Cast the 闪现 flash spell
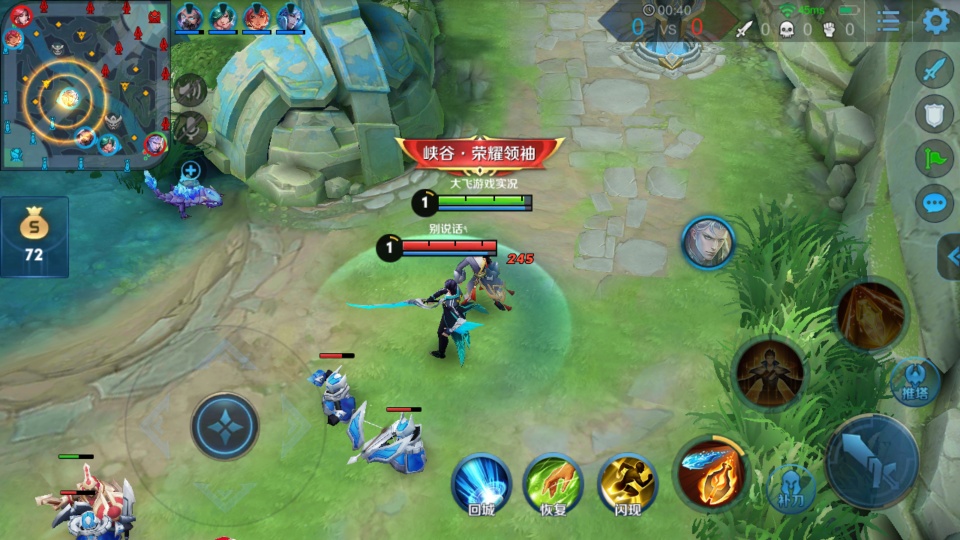The width and height of the screenshot is (960, 540). tap(627, 484)
